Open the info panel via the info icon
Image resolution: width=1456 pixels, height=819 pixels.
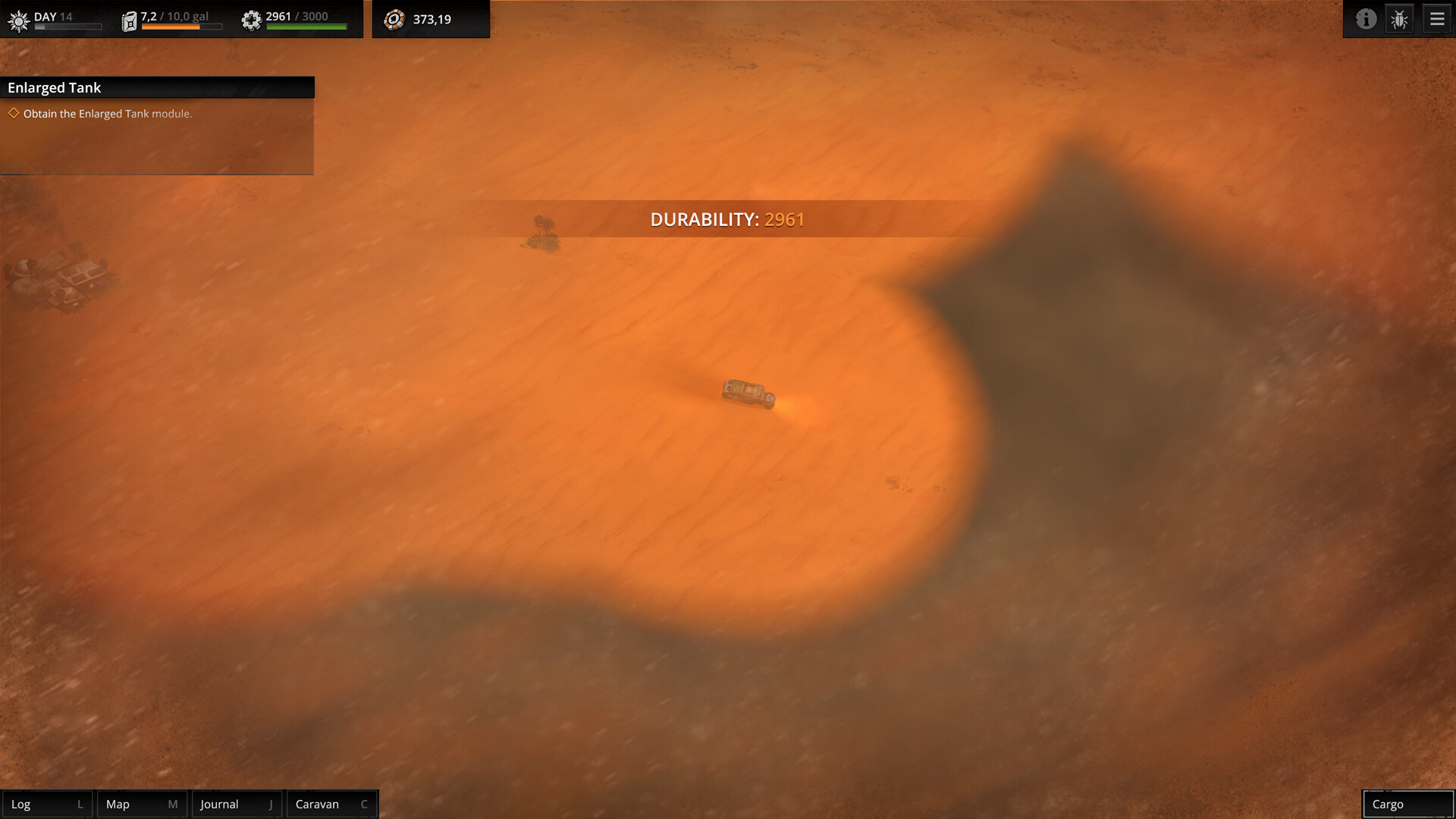coord(1367,19)
